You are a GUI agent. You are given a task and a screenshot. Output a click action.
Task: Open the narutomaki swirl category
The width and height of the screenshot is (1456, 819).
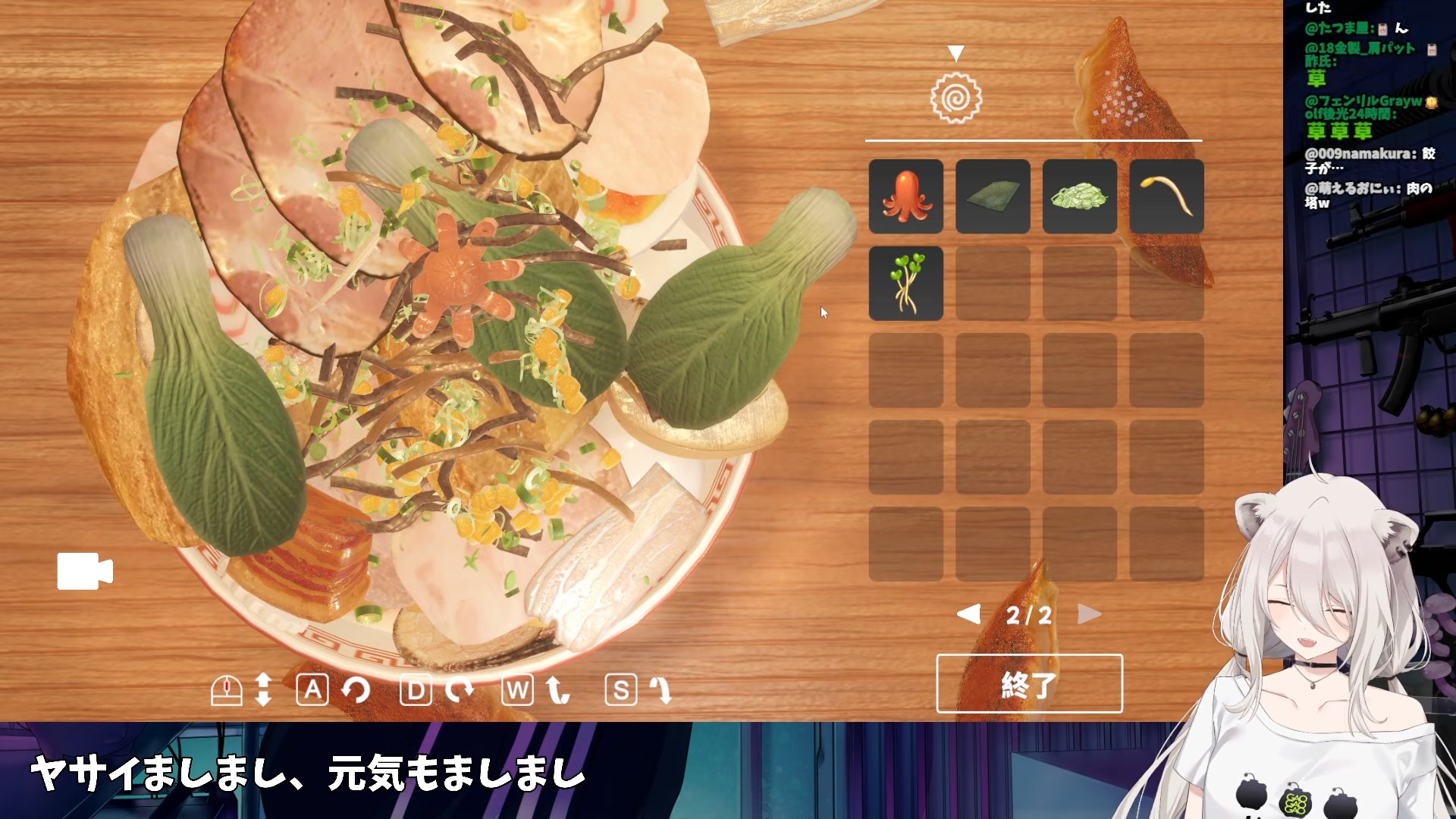(956, 98)
